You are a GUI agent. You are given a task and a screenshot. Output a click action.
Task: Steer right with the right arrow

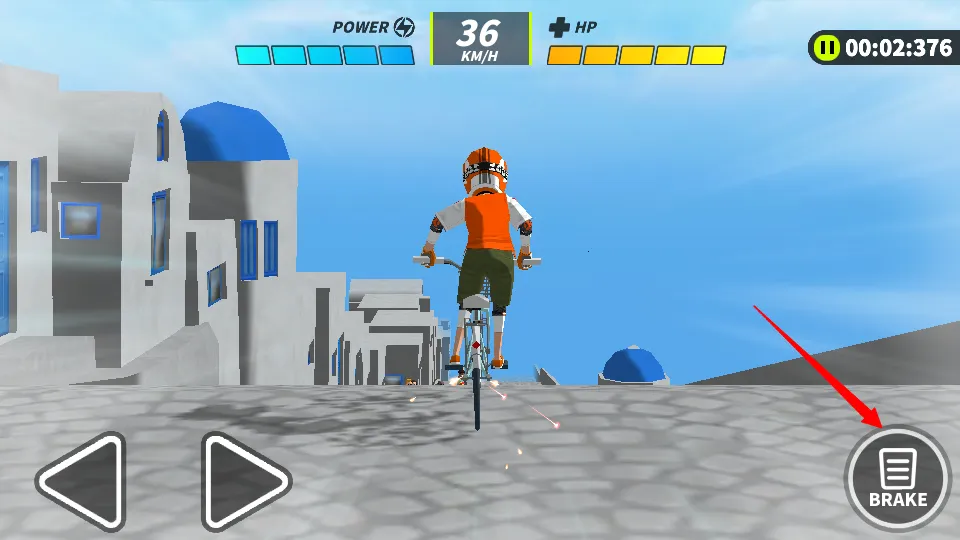pos(244,481)
